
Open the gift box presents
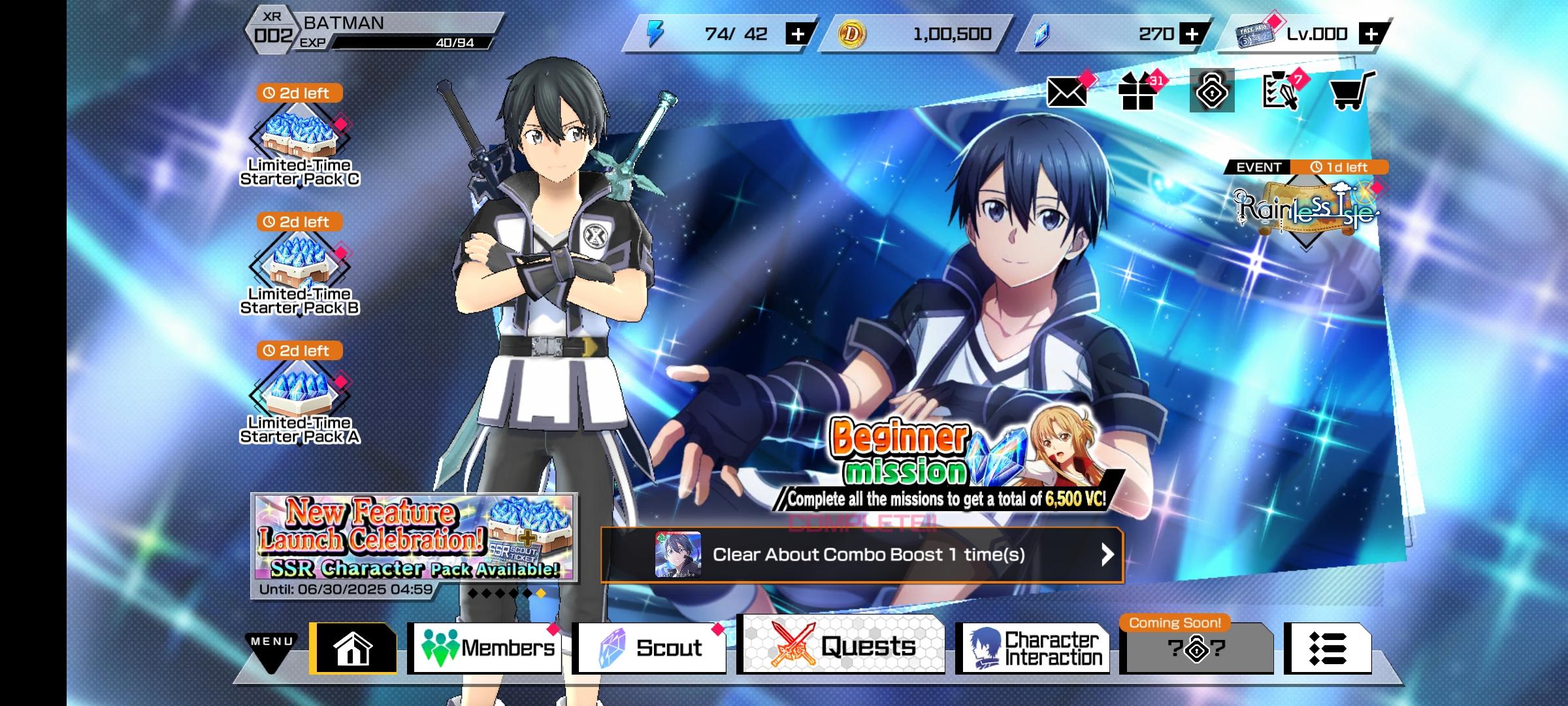[x=1138, y=92]
